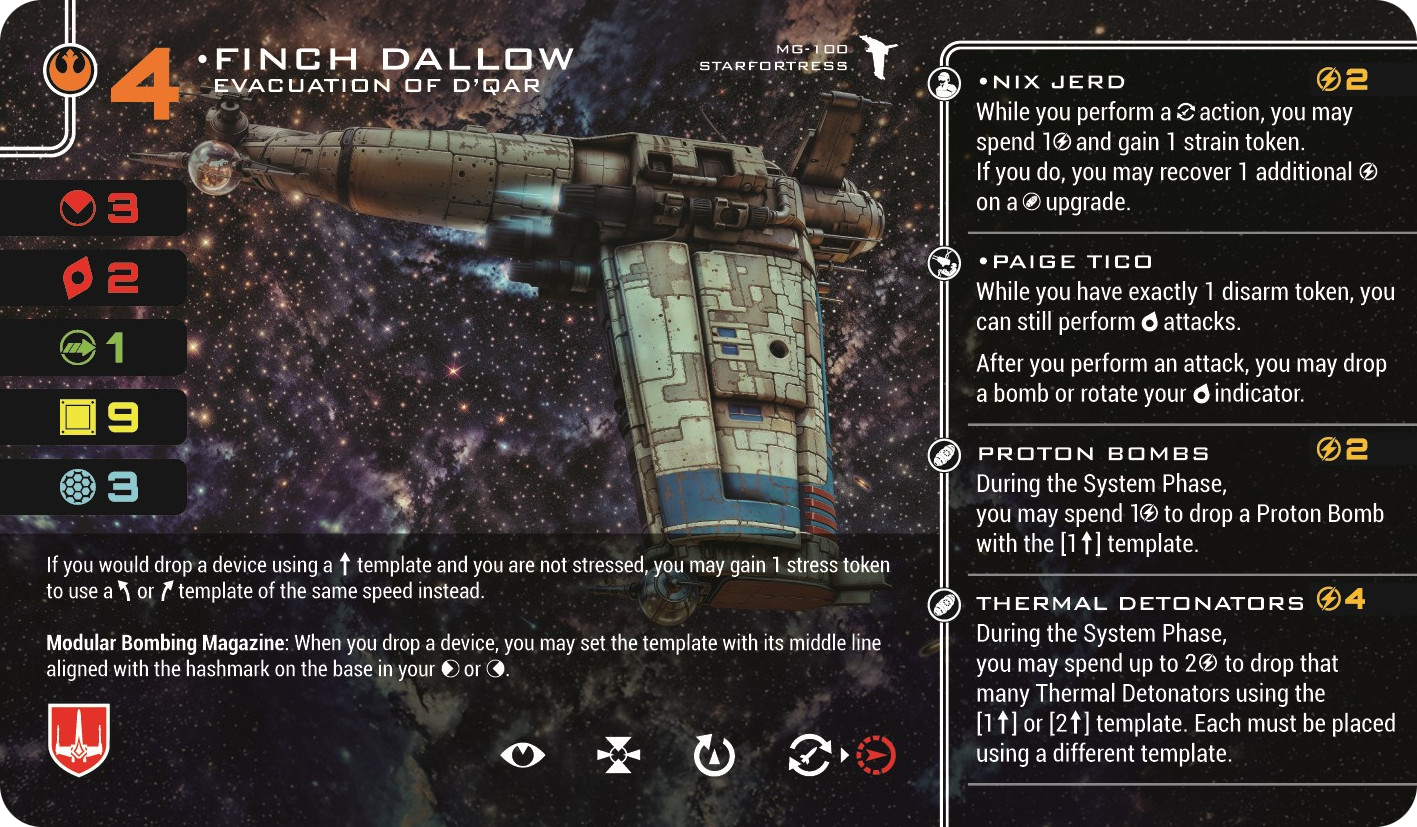
Task: Select the Nix Jerd upgrade card
Action: pos(1051,82)
